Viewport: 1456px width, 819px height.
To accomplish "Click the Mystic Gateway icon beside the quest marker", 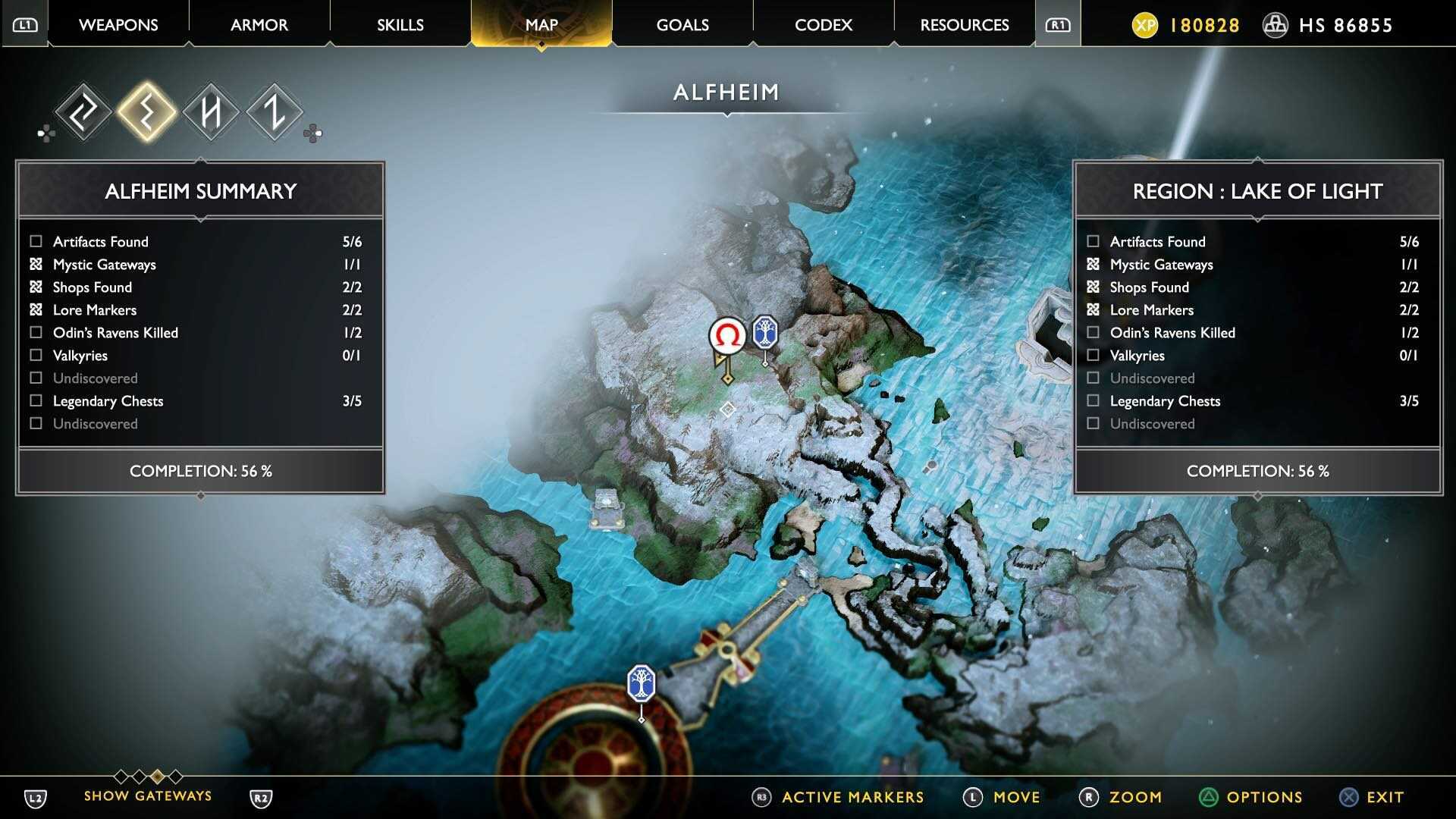I will click(765, 331).
